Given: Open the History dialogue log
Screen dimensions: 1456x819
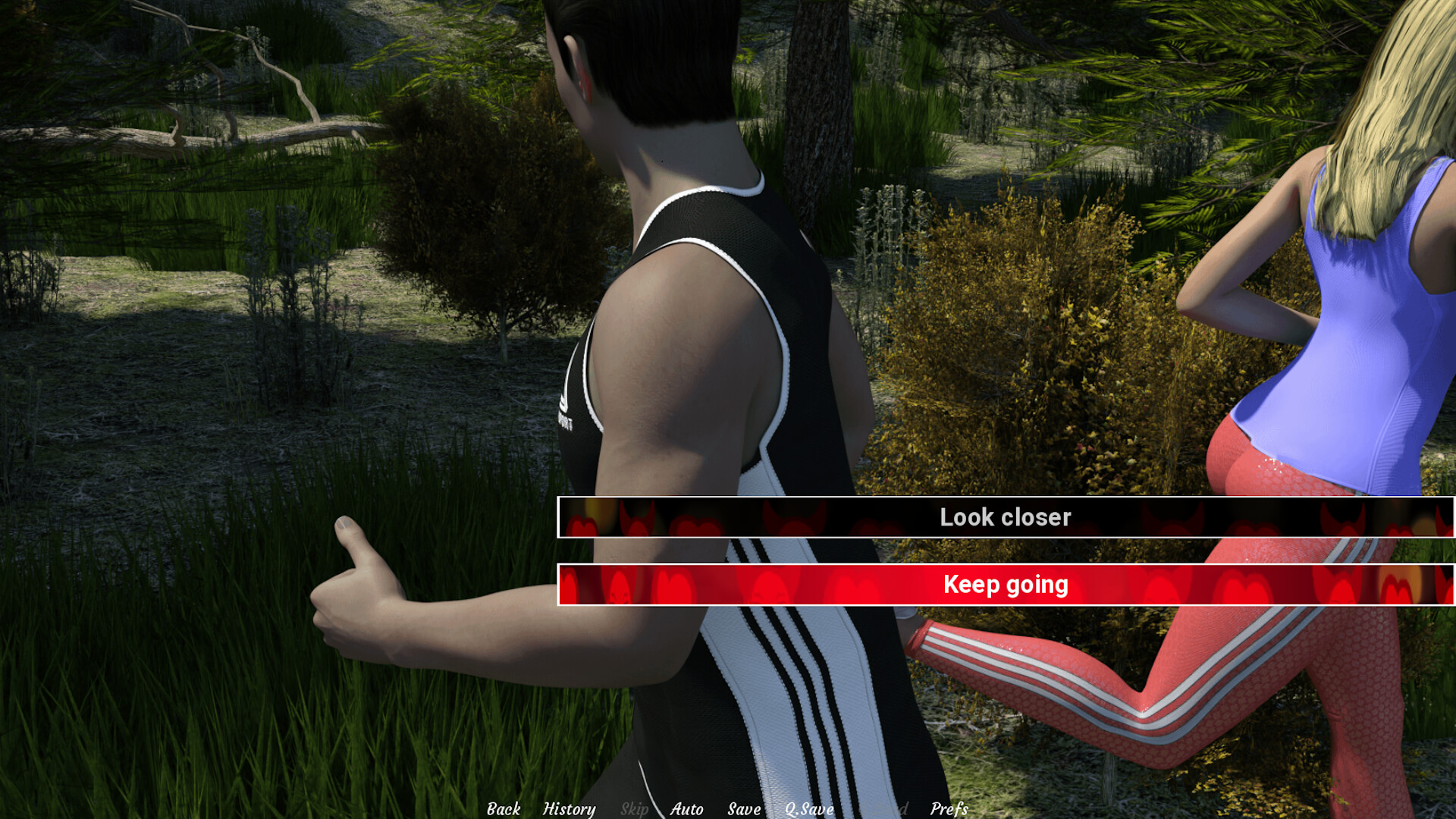Looking at the screenshot, I should tap(569, 809).
